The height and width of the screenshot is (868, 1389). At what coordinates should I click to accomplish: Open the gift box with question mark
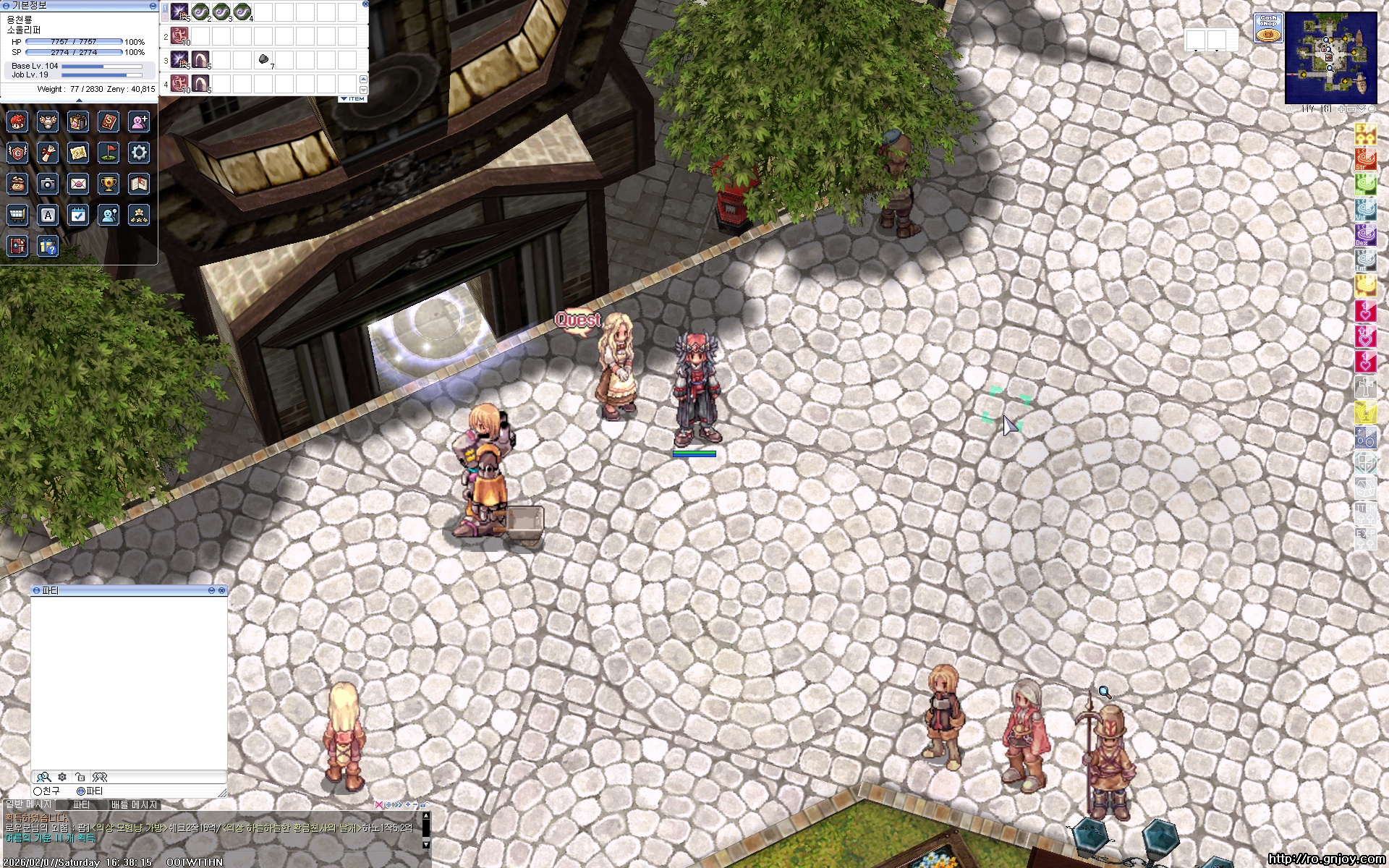[x=48, y=247]
